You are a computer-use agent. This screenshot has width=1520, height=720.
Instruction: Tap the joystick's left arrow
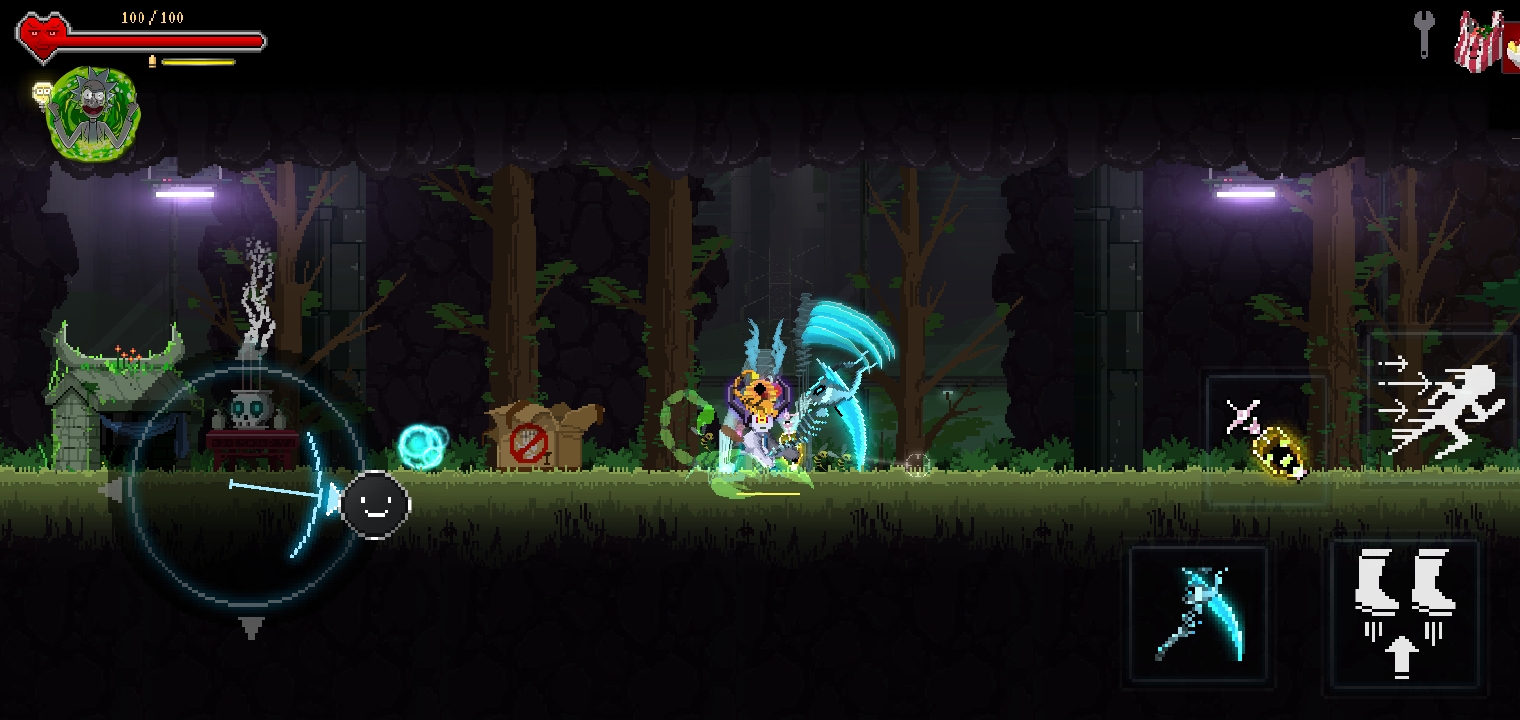(111, 490)
